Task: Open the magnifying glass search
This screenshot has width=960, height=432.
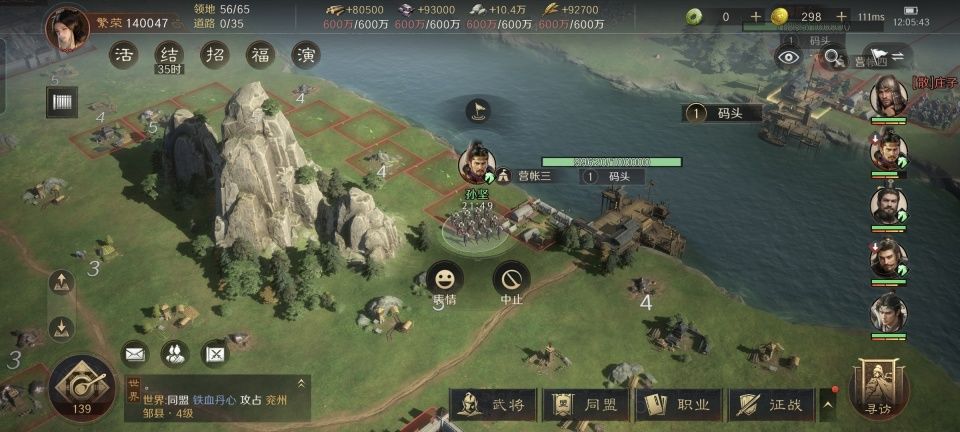Action: pyautogui.click(x=832, y=57)
